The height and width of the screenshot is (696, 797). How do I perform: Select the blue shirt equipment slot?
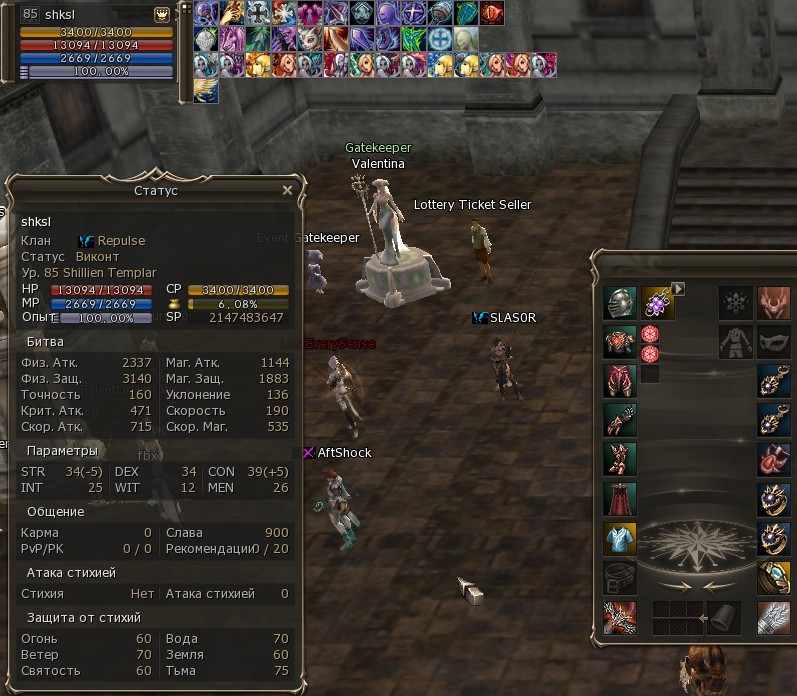pyautogui.click(x=619, y=538)
